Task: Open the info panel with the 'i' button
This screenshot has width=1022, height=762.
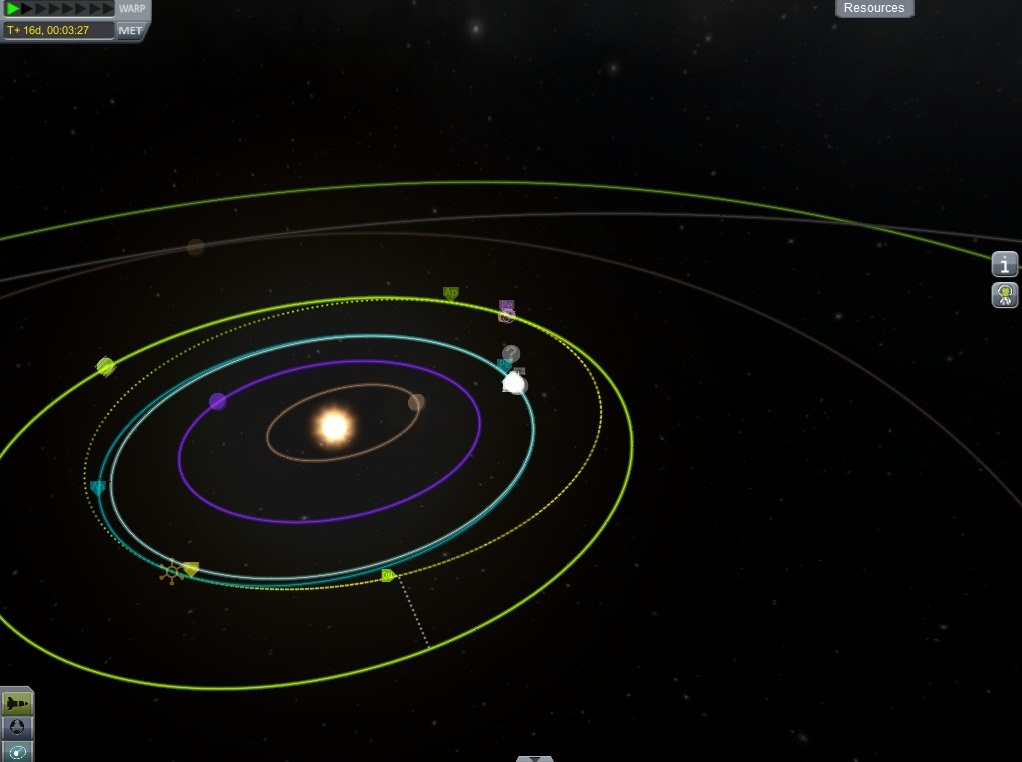Action: [x=1005, y=264]
